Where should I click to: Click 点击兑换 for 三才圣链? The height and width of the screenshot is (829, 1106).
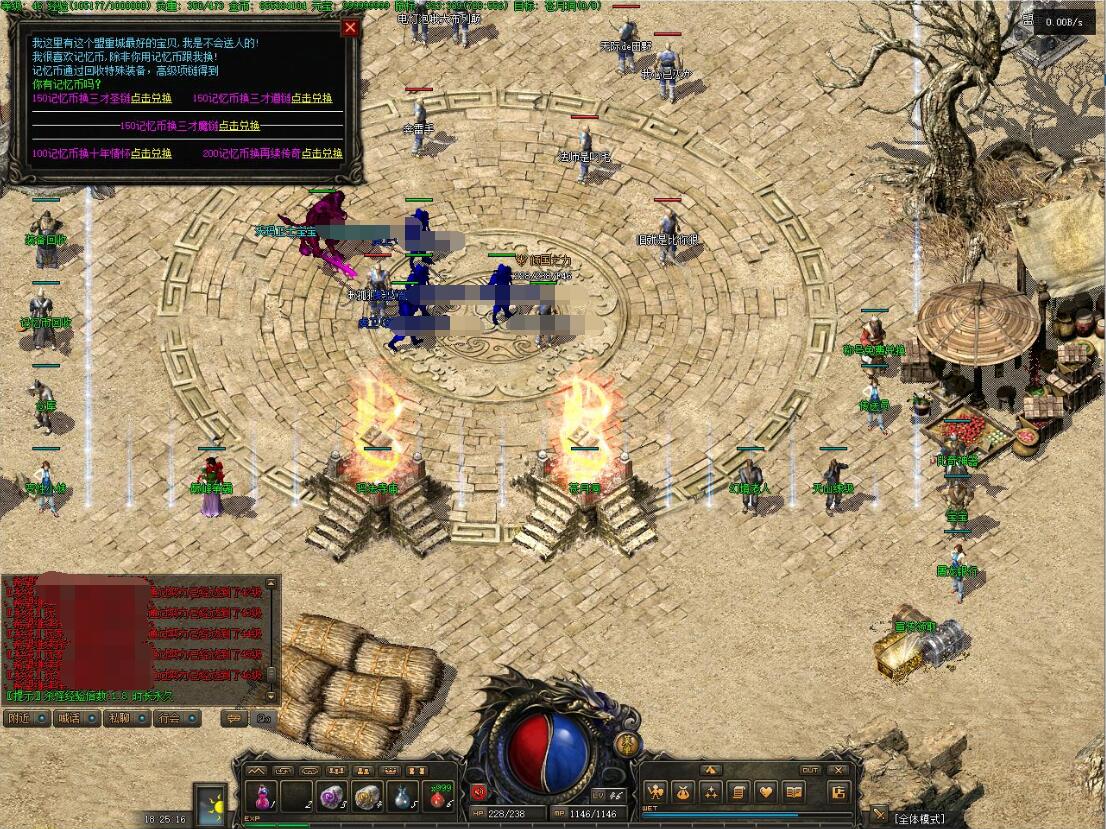(x=151, y=98)
